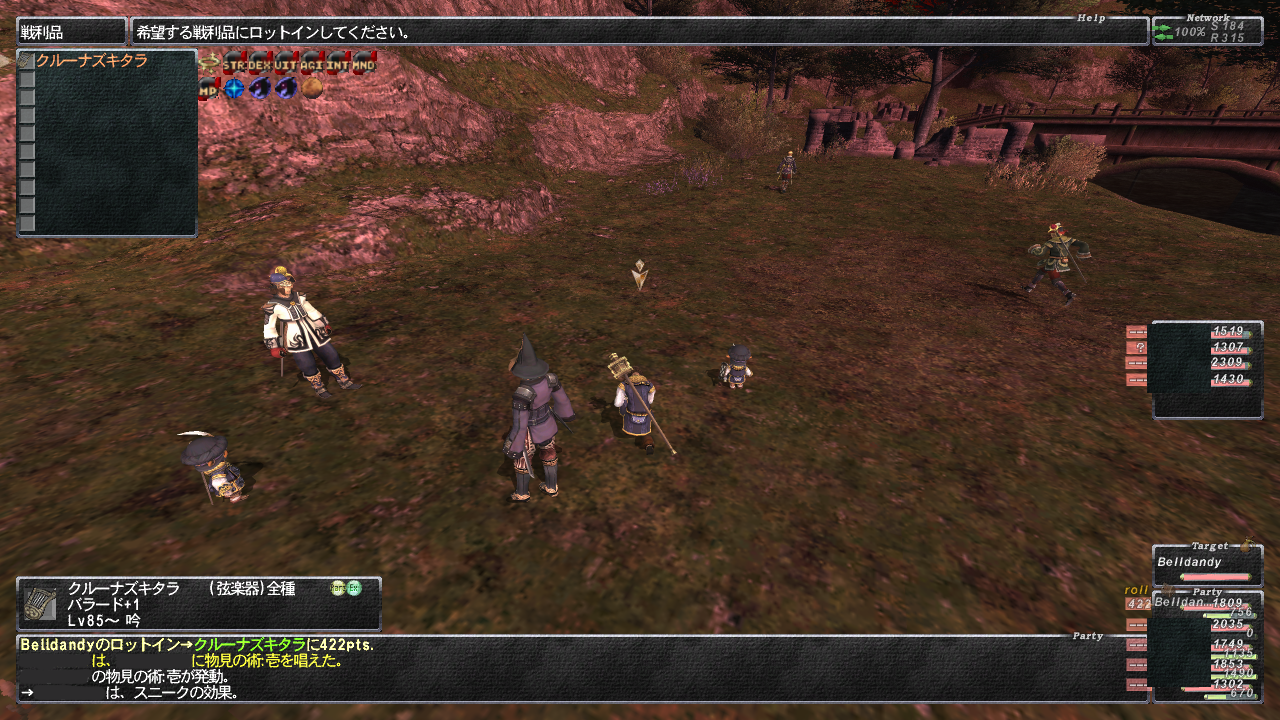Click the 戦利品 window title
The height and width of the screenshot is (720, 1280).
click(71, 32)
